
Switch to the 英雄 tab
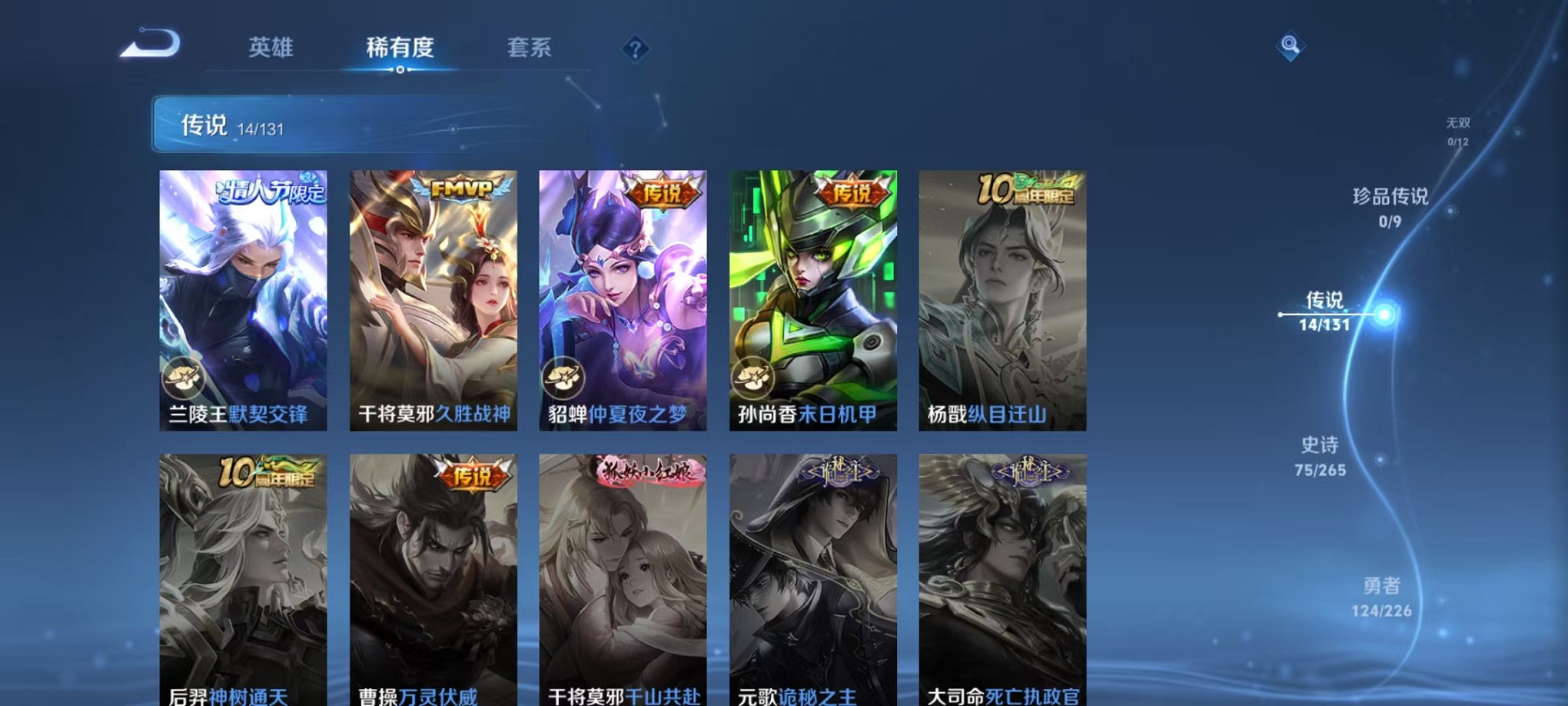(x=271, y=48)
